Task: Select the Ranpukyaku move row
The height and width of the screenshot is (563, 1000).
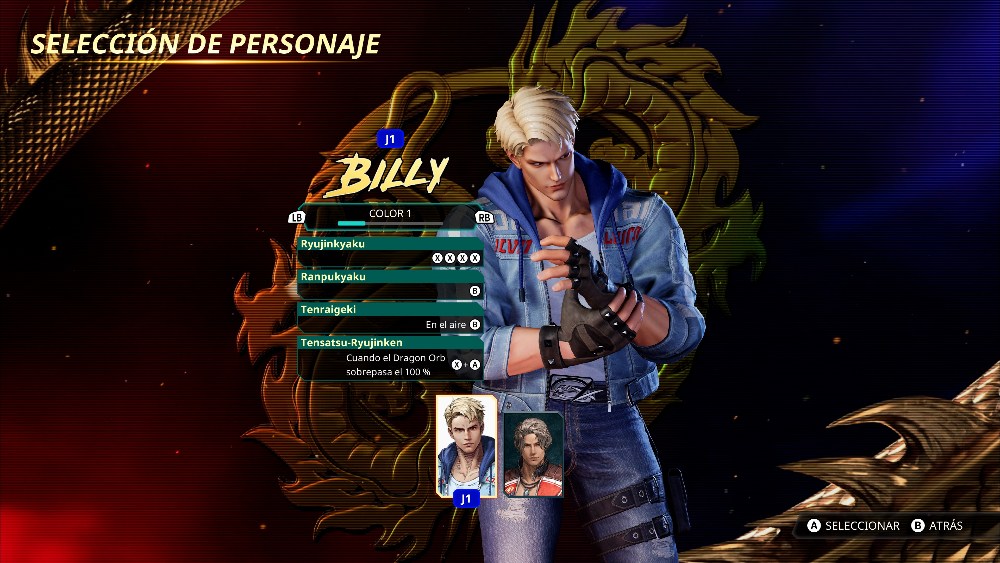Action: click(390, 283)
